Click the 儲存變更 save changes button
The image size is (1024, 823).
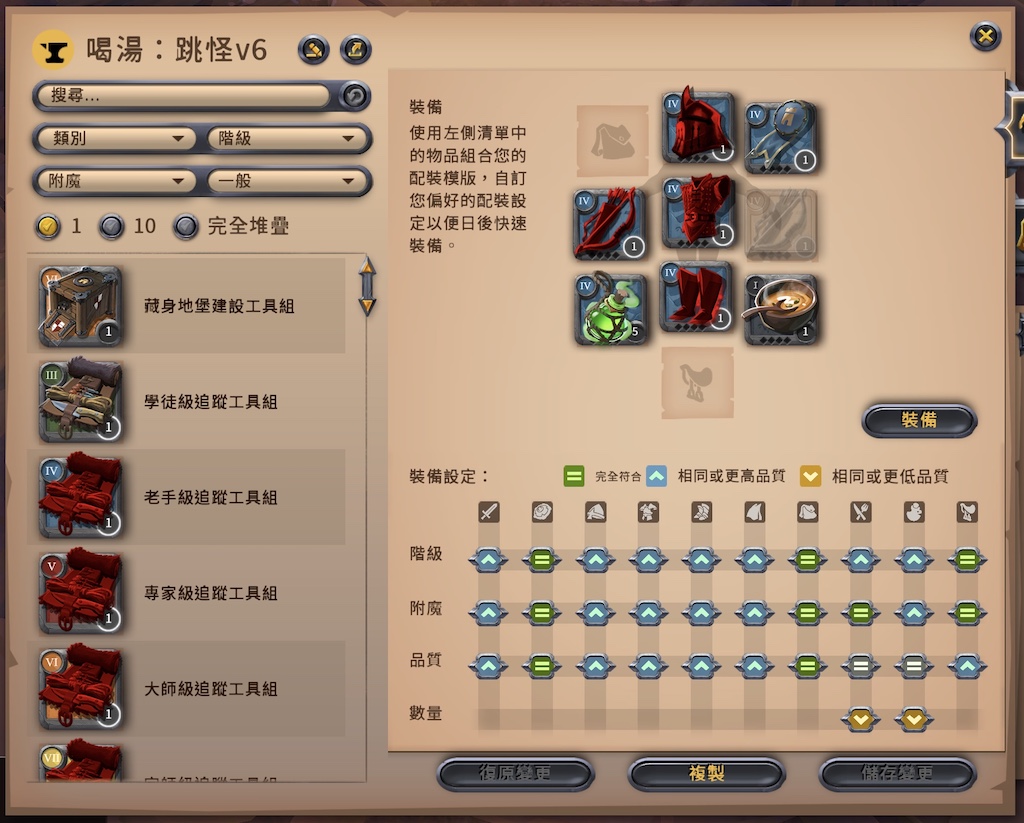897,774
